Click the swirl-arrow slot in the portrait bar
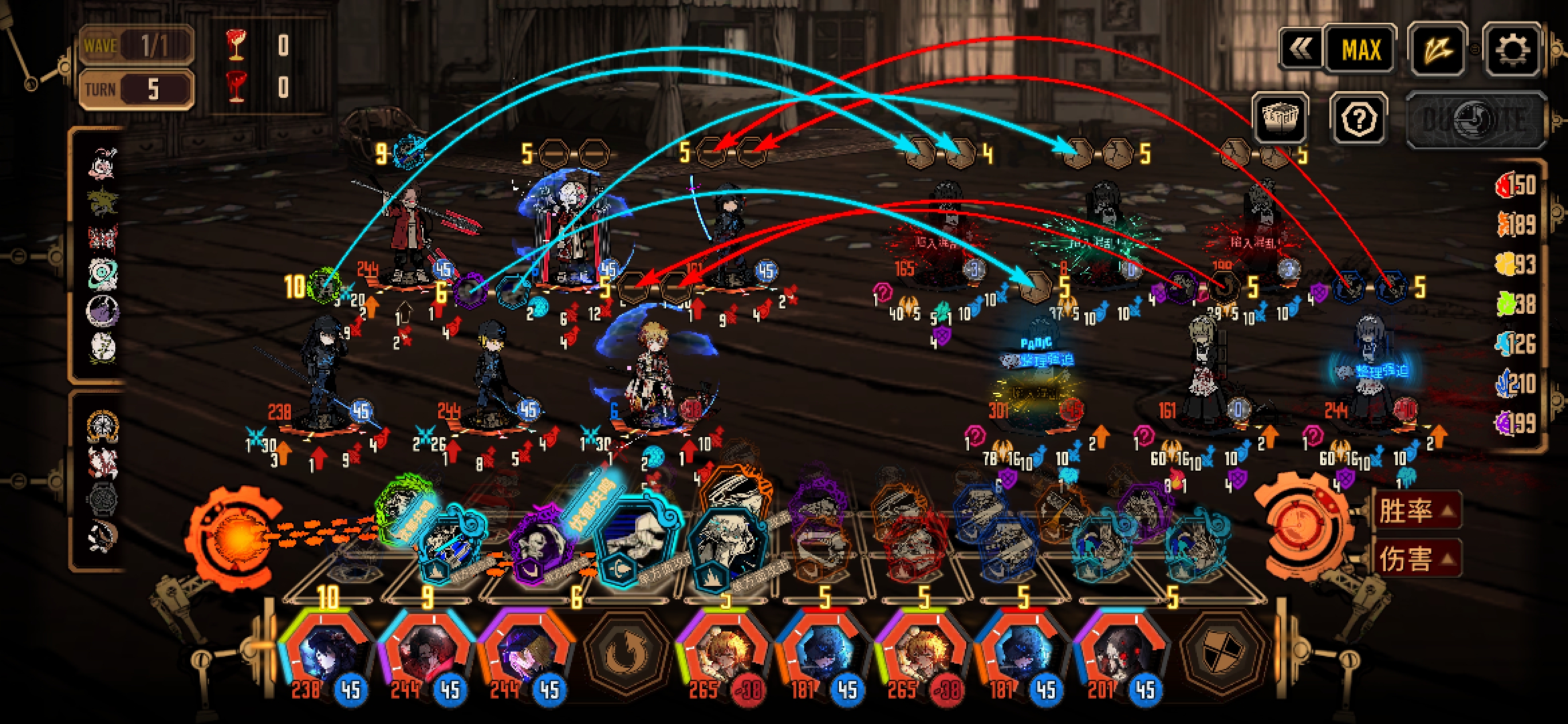This screenshot has height=724, width=1568. tap(624, 654)
